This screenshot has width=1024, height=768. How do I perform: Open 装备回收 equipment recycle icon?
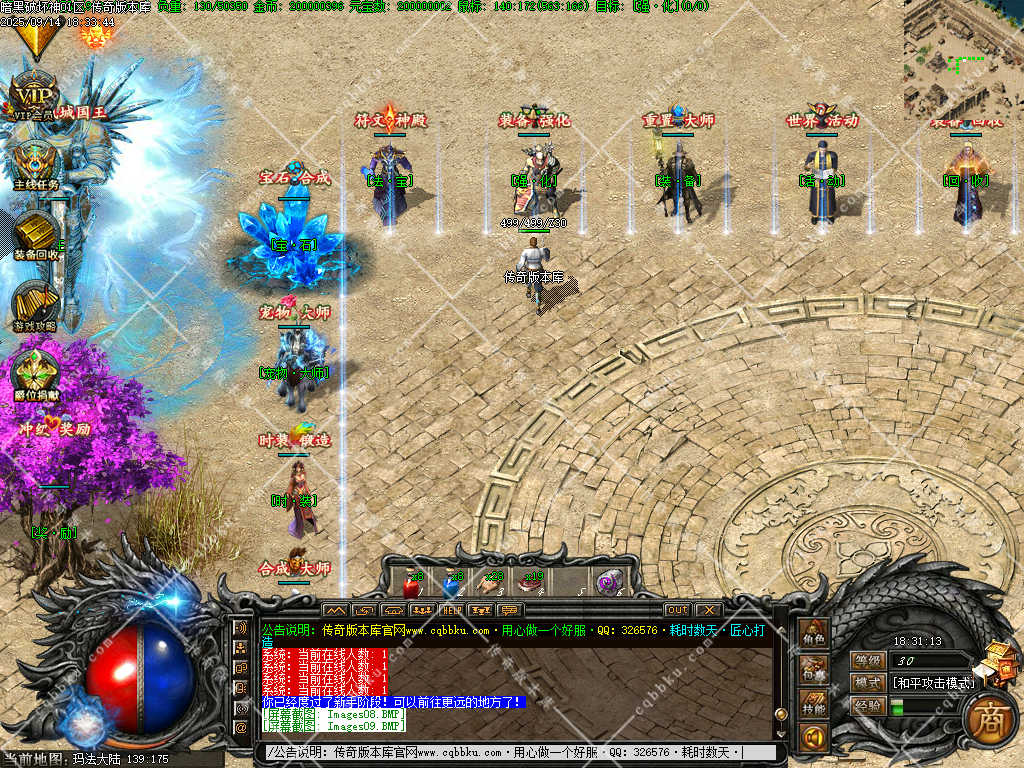click(37, 234)
